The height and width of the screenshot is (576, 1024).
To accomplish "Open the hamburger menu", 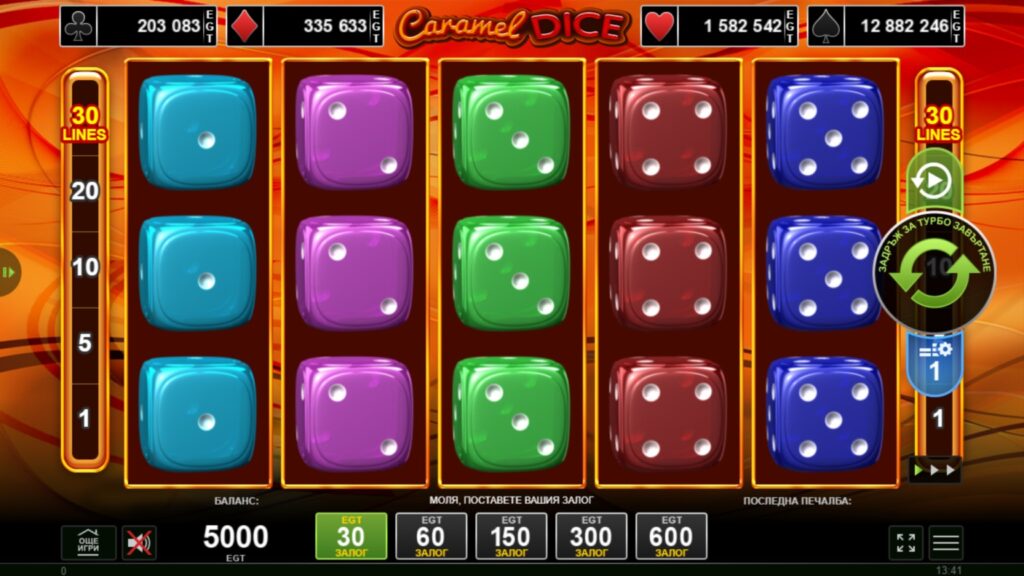I will click(946, 543).
